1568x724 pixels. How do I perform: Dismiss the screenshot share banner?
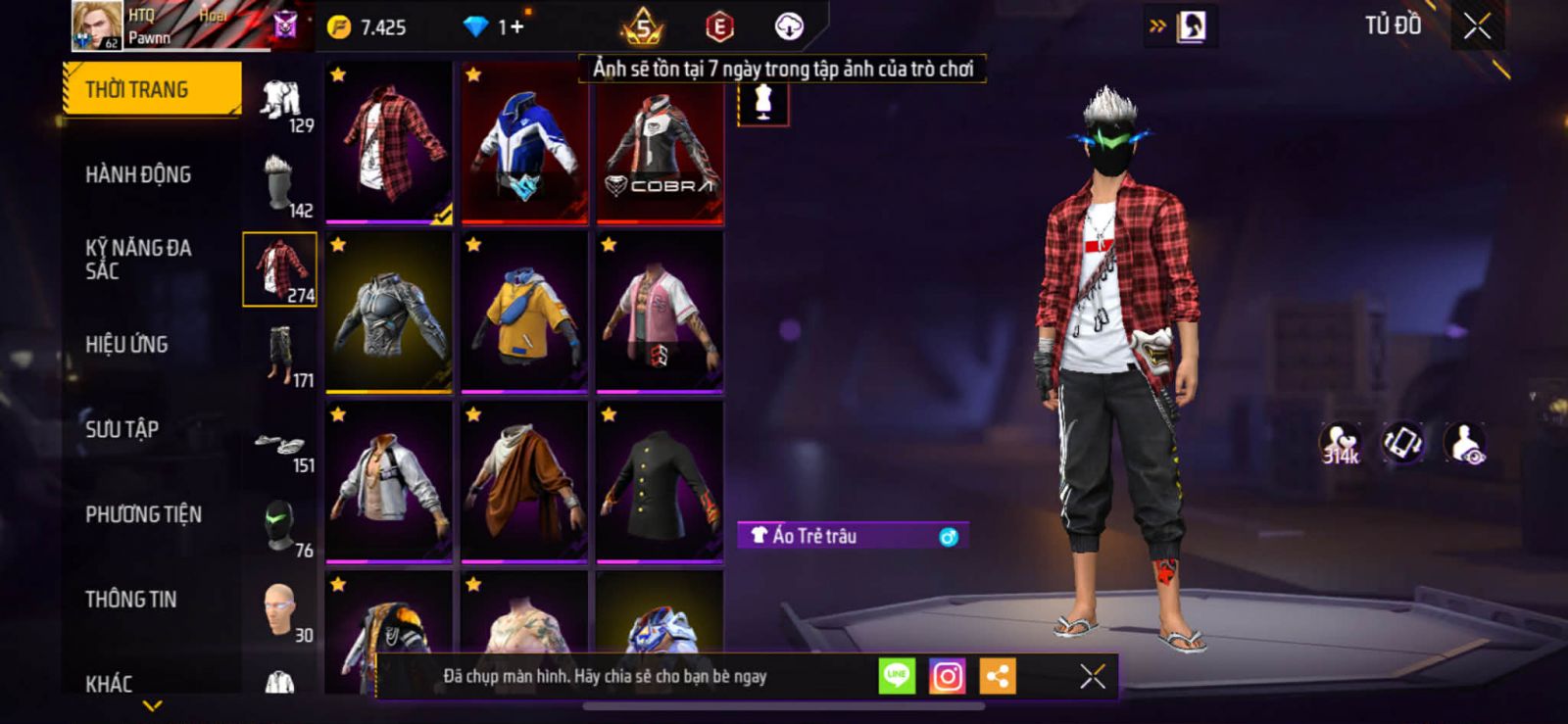(1092, 676)
